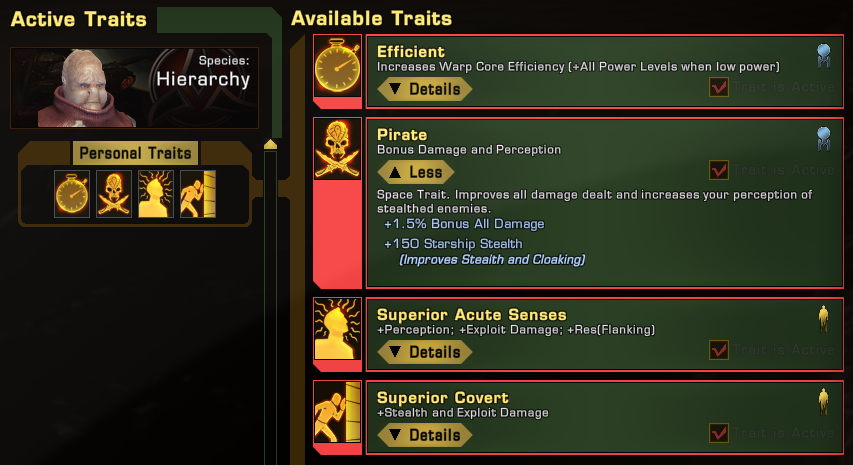
Task: Choose the sneaking figure icon in Personal Traits
Action: pyautogui.click(x=197, y=194)
